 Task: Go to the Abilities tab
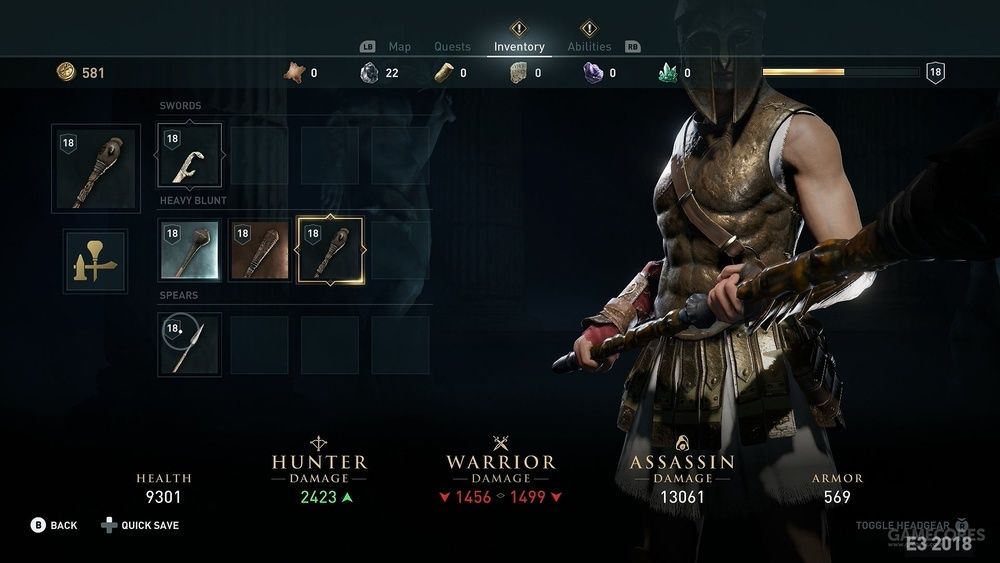(x=589, y=47)
